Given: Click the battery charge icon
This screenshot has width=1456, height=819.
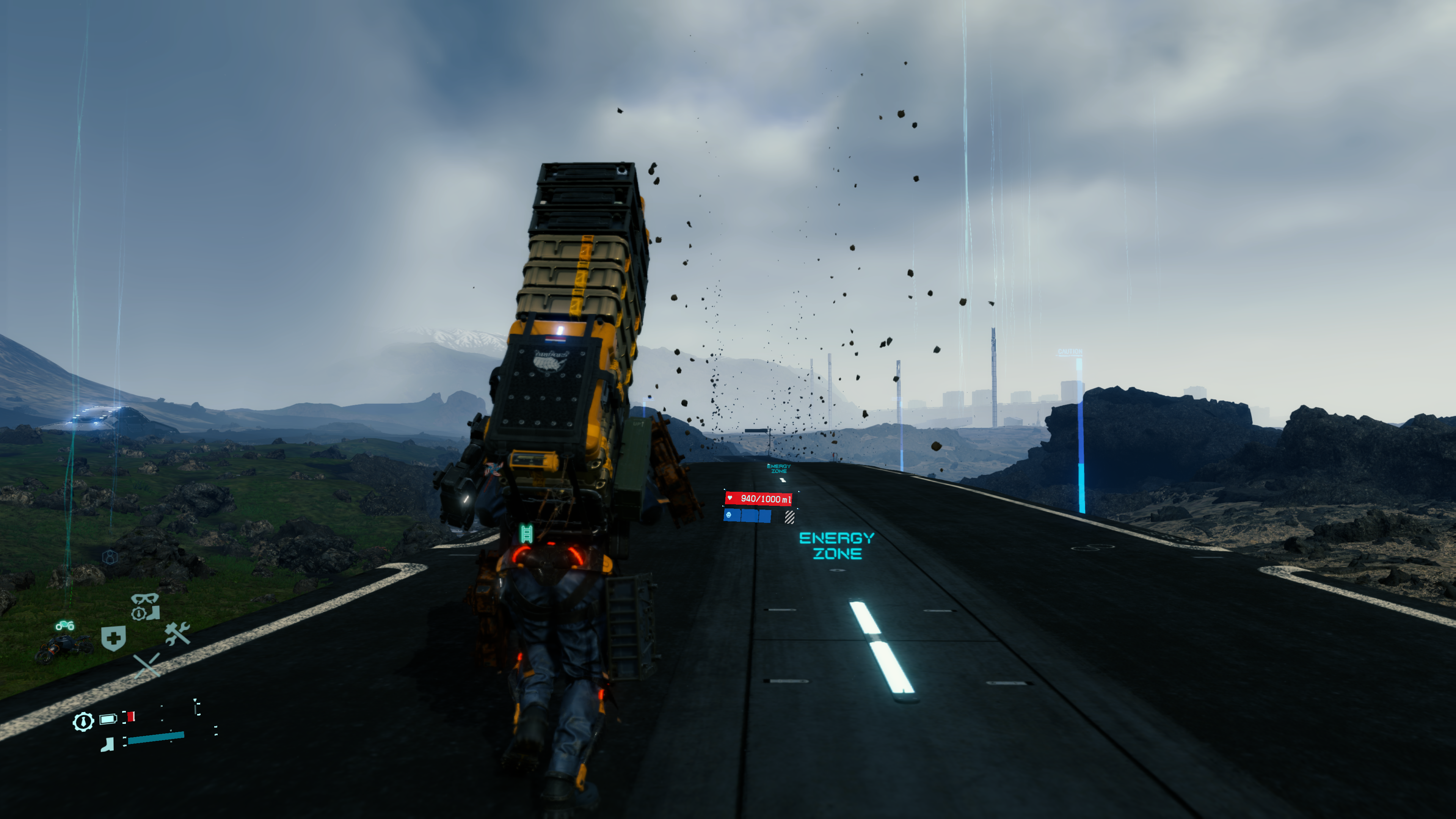Looking at the screenshot, I should point(108,719).
